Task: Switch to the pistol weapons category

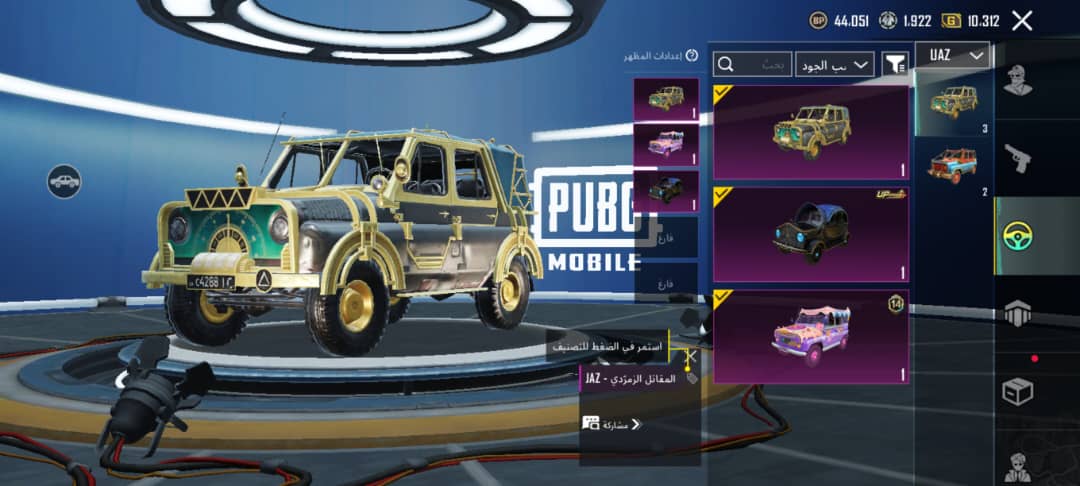Action: click(x=1018, y=158)
